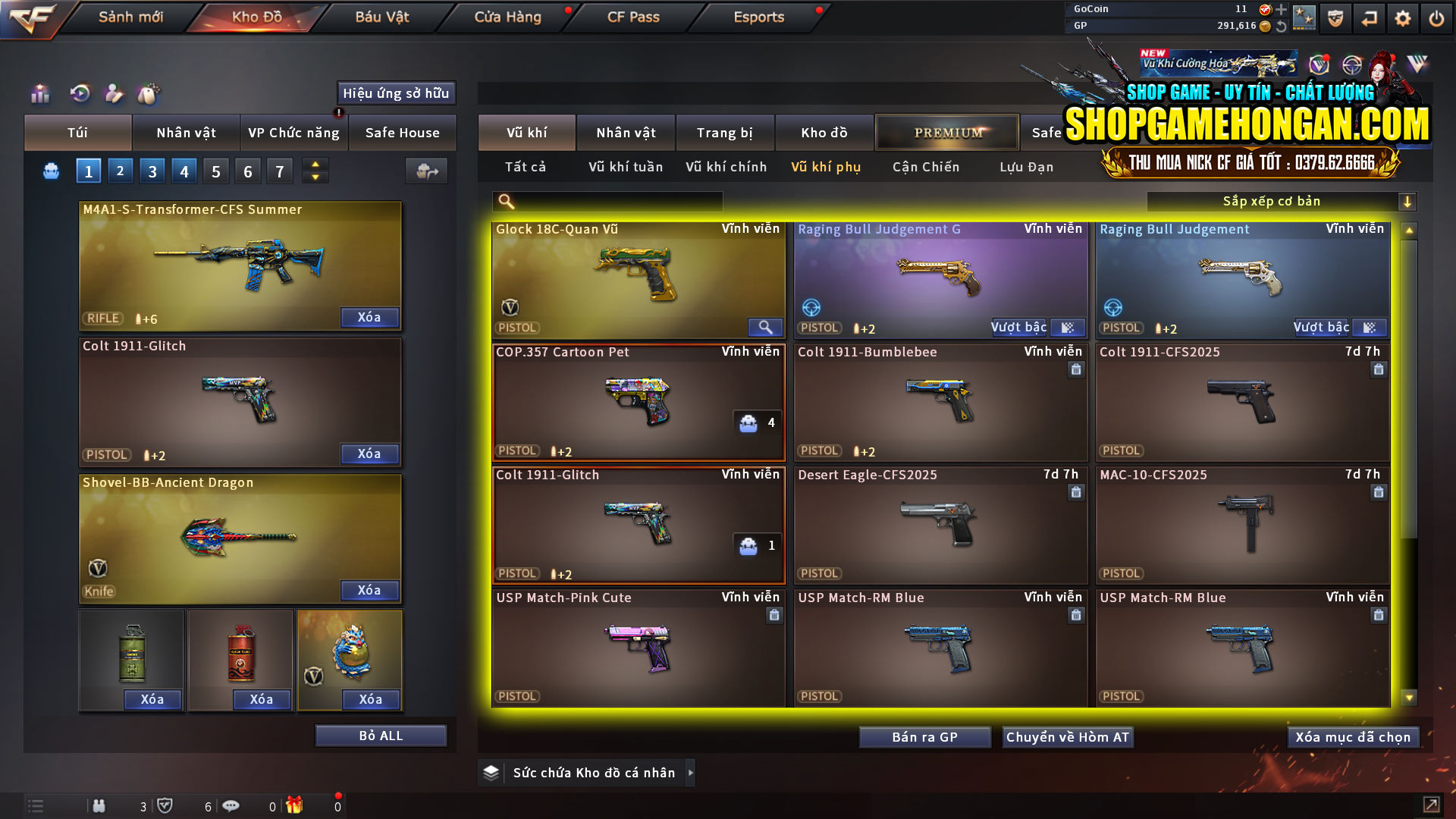This screenshot has width=1456, height=819.
Task: Click the delete trash icon on Colt 1911-Bumblebee
Action: [1076, 369]
